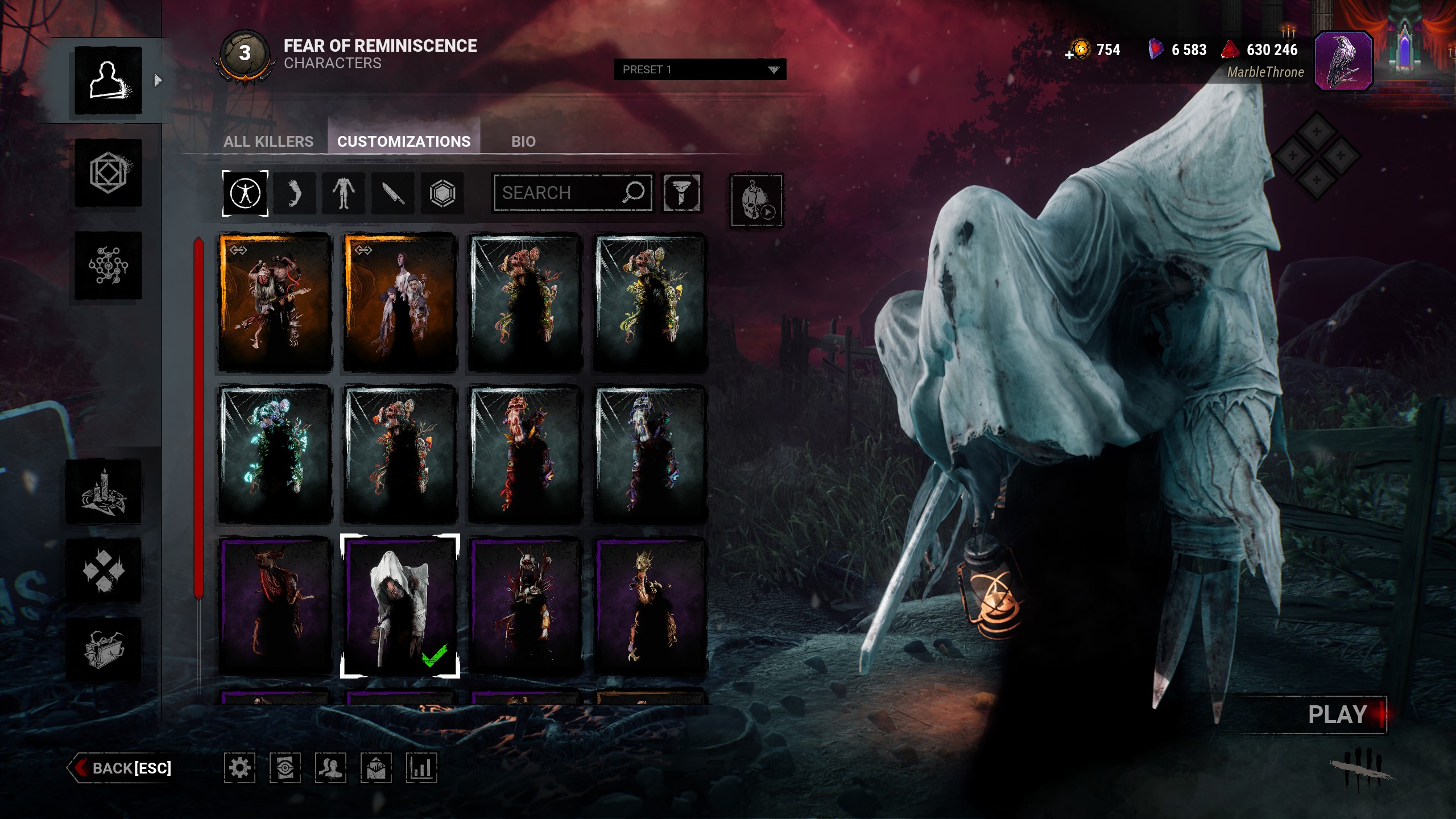Select the glowing cyan mushroom outfit
The width and height of the screenshot is (1456, 819).
(275, 454)
